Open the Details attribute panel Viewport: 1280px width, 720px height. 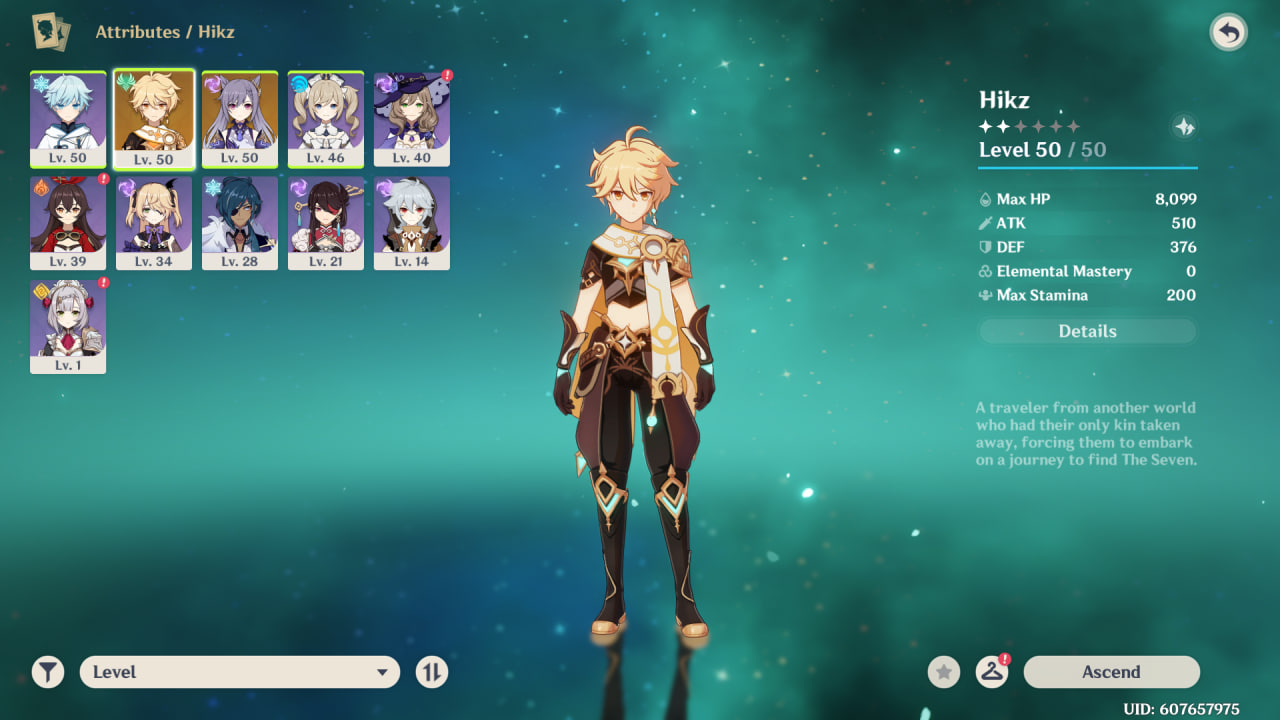[x=1087, y=331]
